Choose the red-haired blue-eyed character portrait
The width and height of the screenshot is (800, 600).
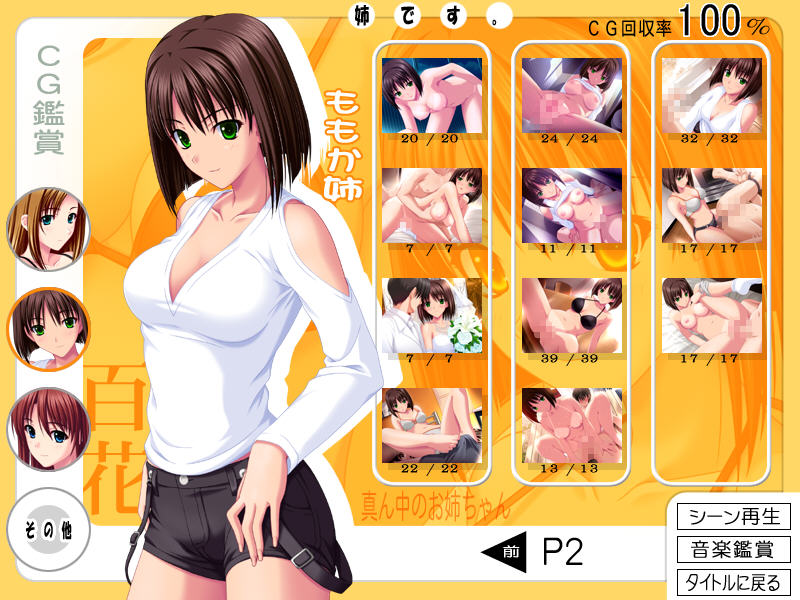[48, 429]
